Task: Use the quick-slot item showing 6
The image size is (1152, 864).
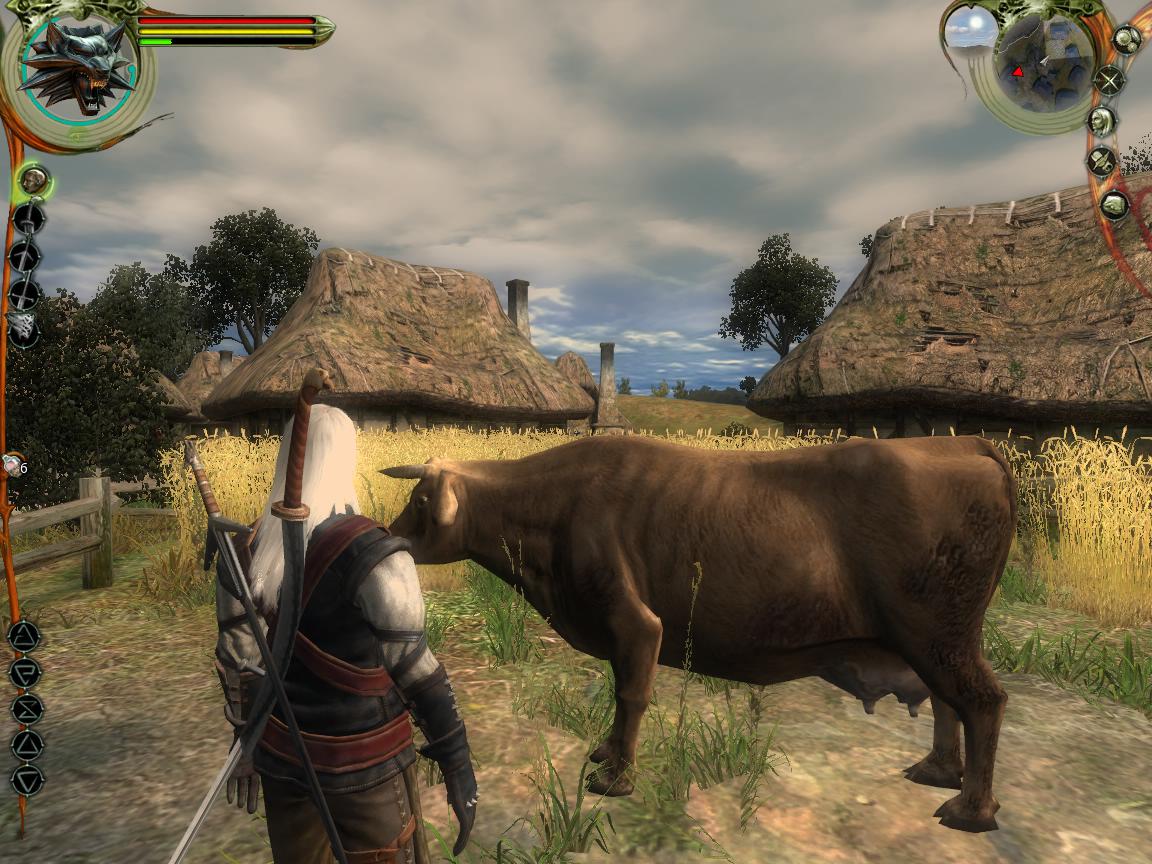Action: click(12, 465)
